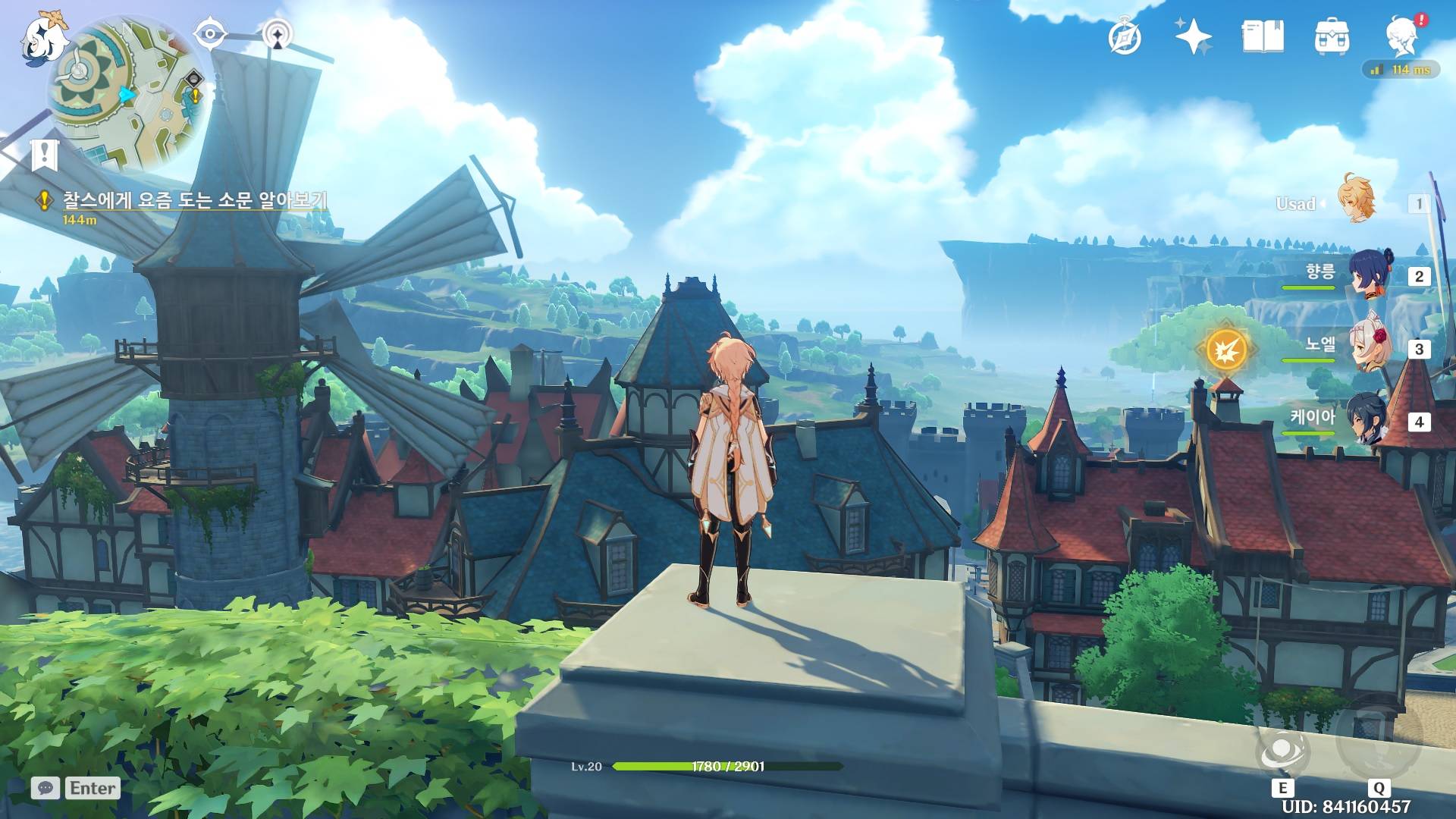Viewport: 1456px width, 819px height.
Task: Open the character profile icon with alert
Action: click(1403, 36)
